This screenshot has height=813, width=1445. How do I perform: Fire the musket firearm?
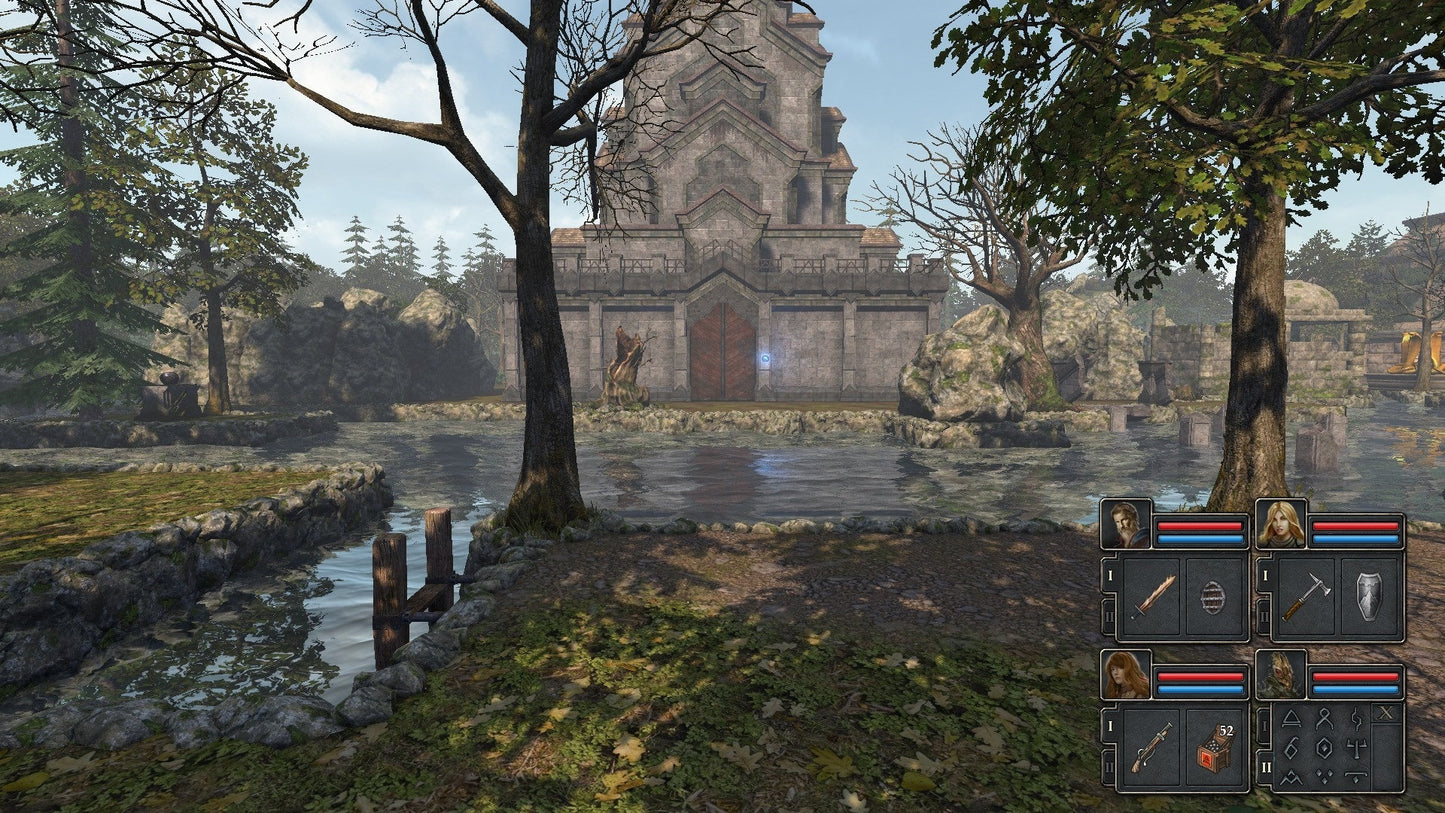(x=1153, y=748)
